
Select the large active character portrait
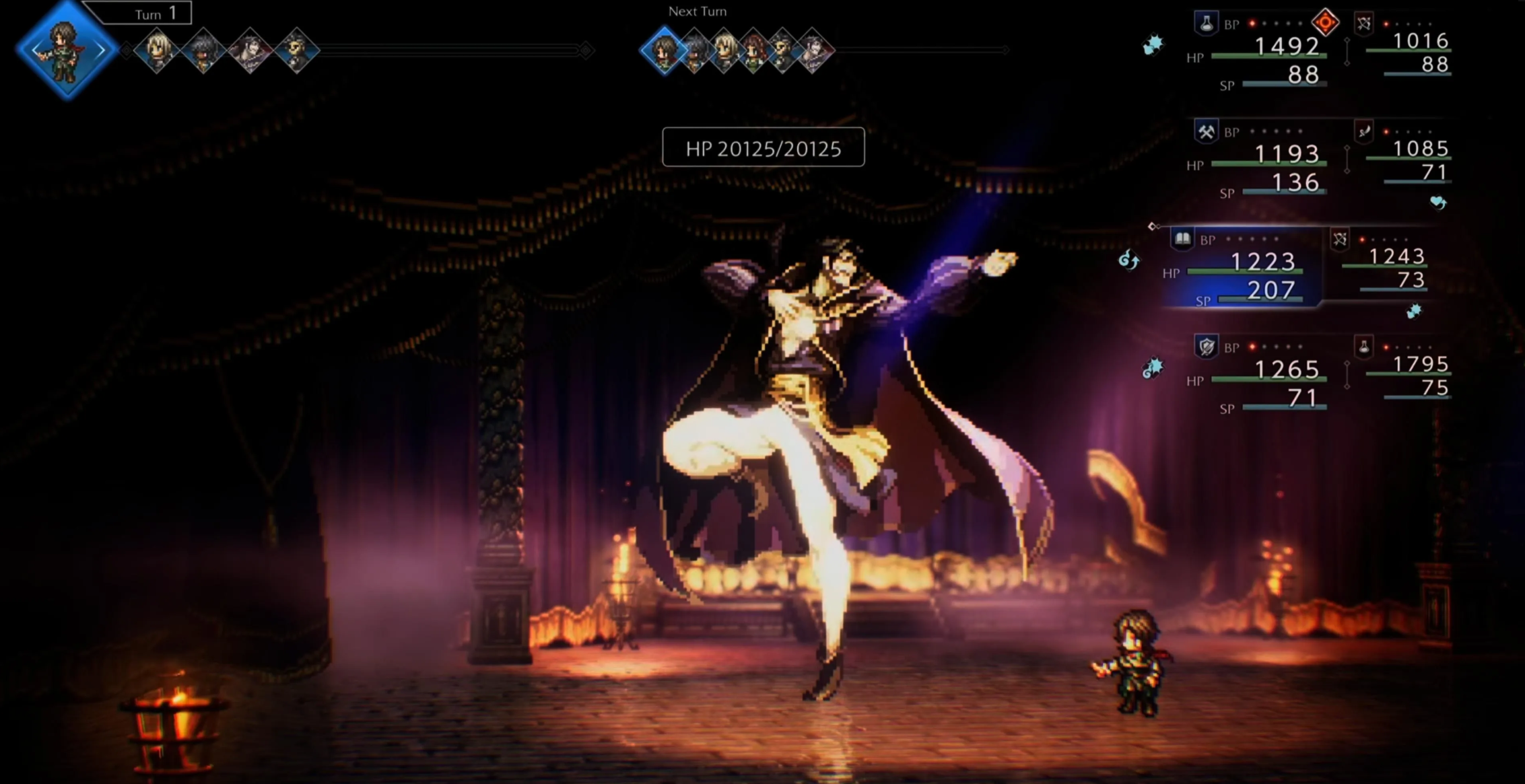point(65,50)
